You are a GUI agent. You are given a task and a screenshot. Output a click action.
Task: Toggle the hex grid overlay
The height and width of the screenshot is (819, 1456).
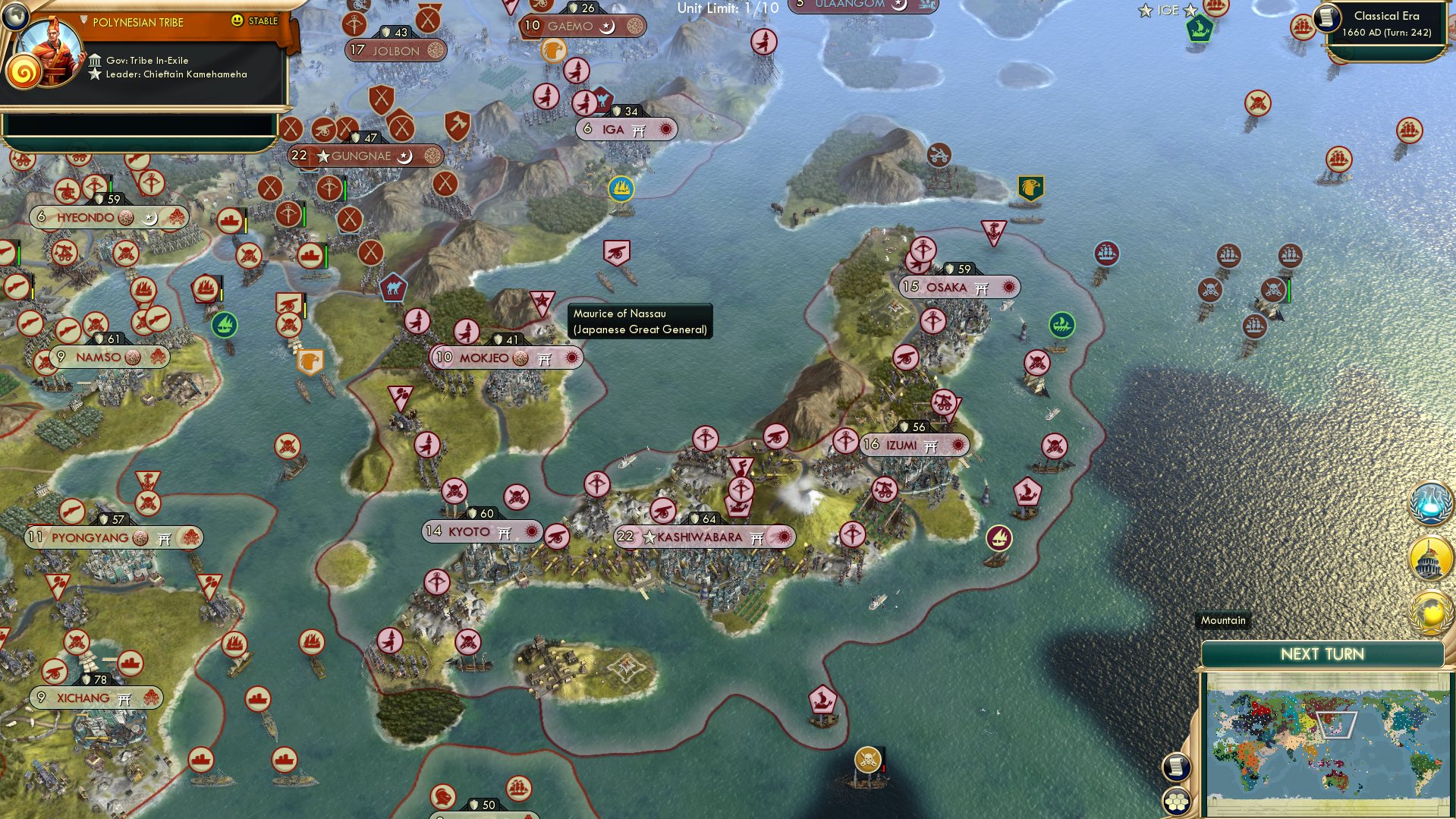1178,801
